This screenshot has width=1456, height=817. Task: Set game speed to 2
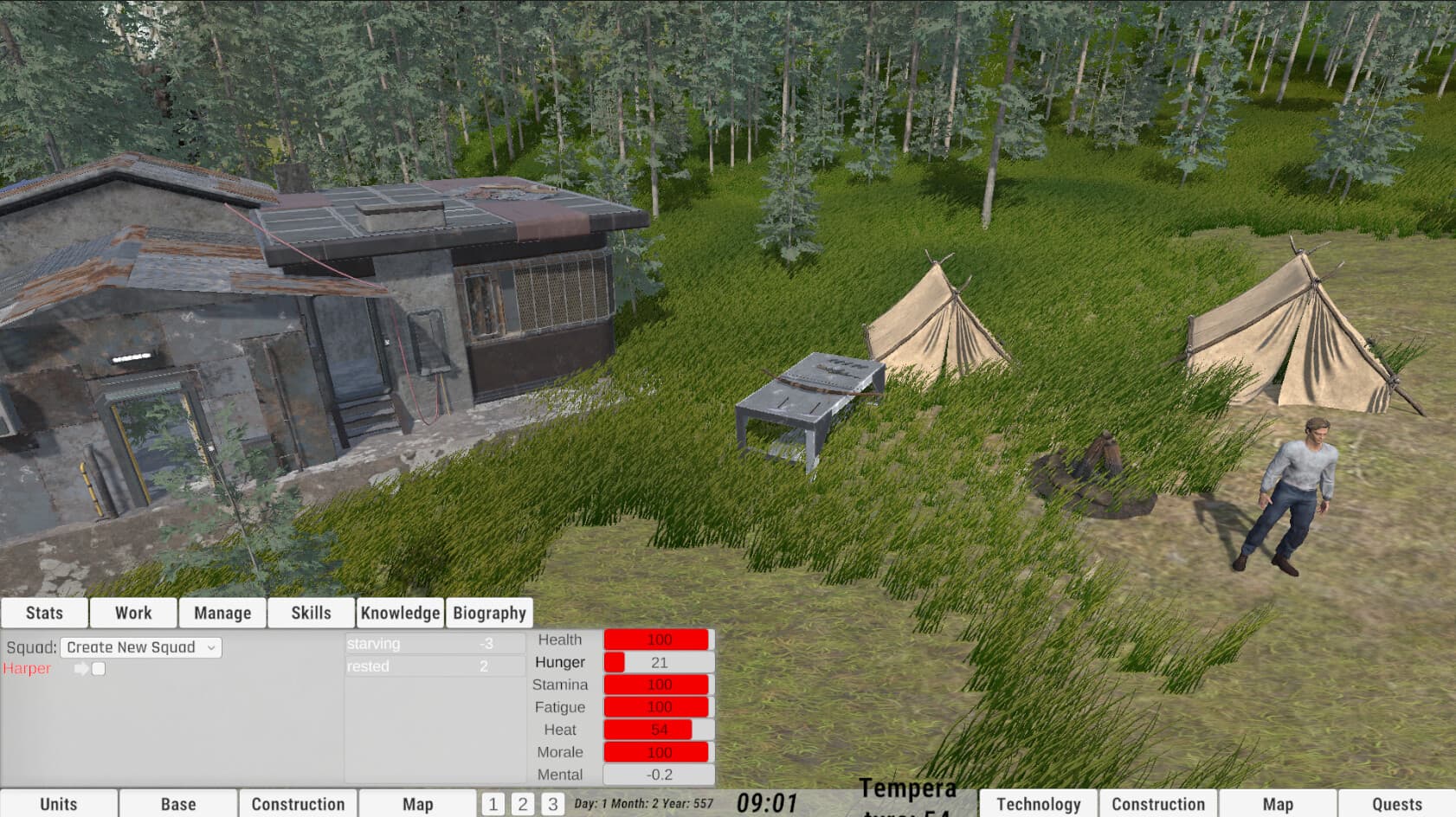click(523, 803)
